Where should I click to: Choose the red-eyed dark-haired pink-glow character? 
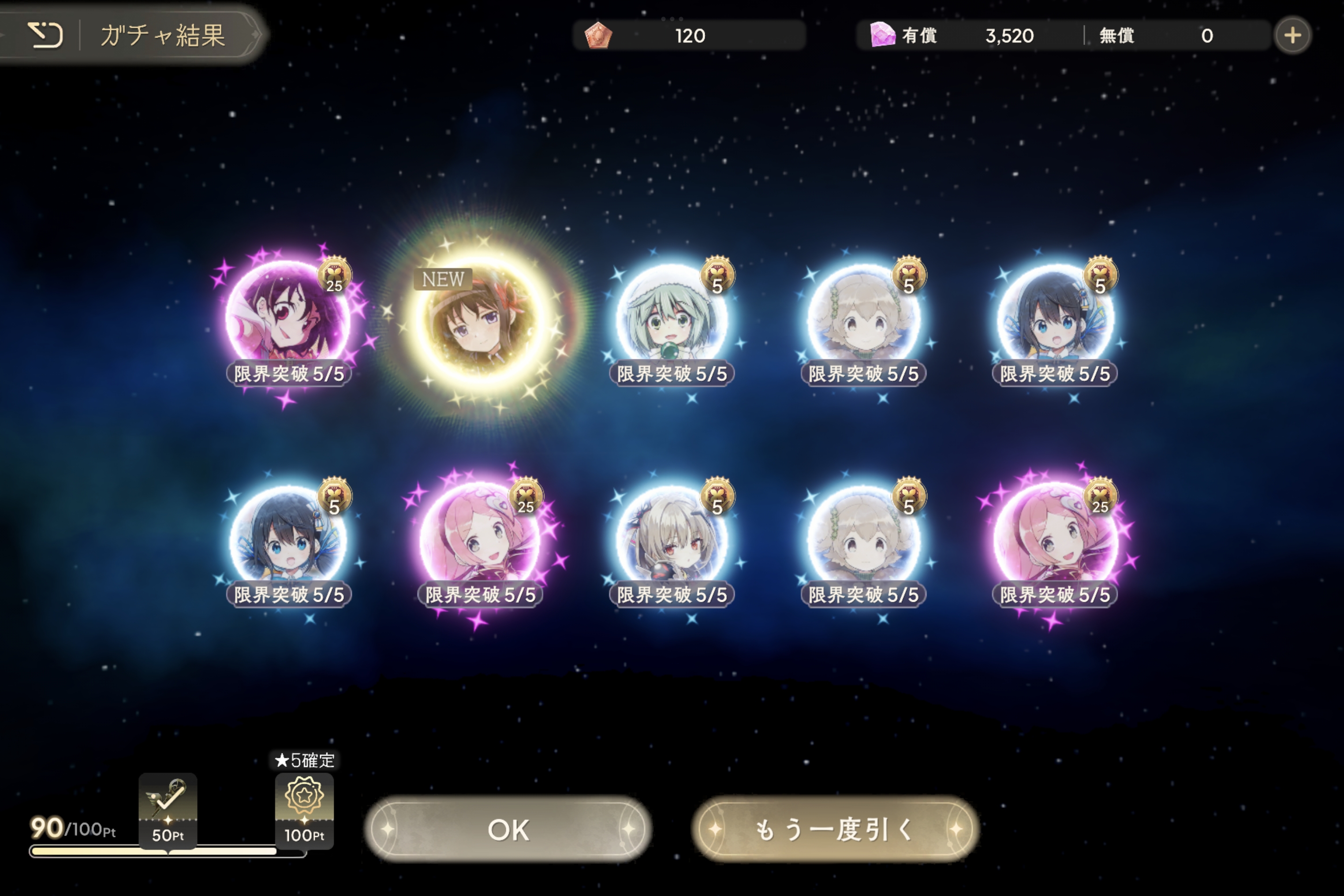[x=288, y=317]
